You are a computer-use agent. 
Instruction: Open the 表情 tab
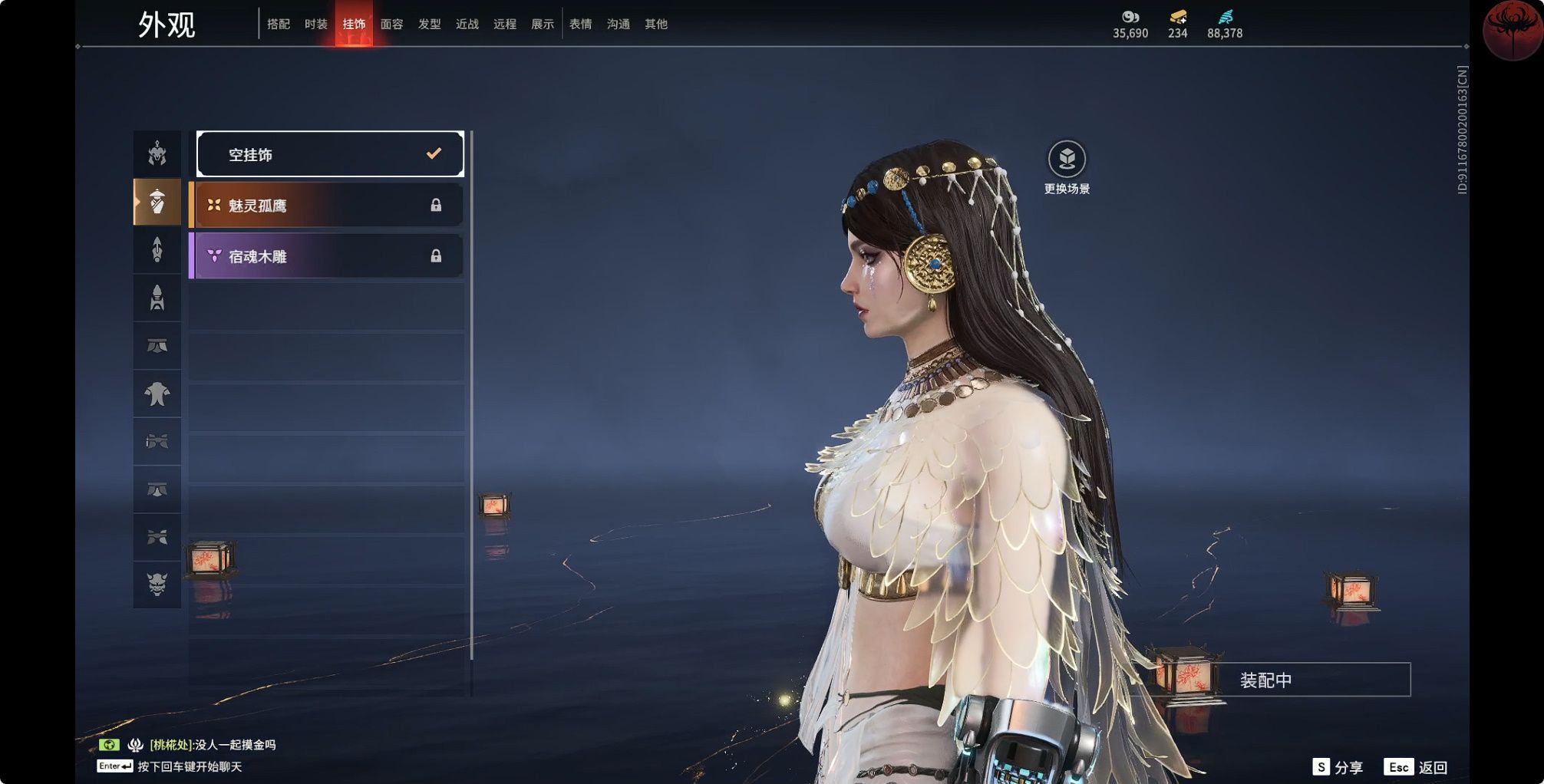click(580, 25)
